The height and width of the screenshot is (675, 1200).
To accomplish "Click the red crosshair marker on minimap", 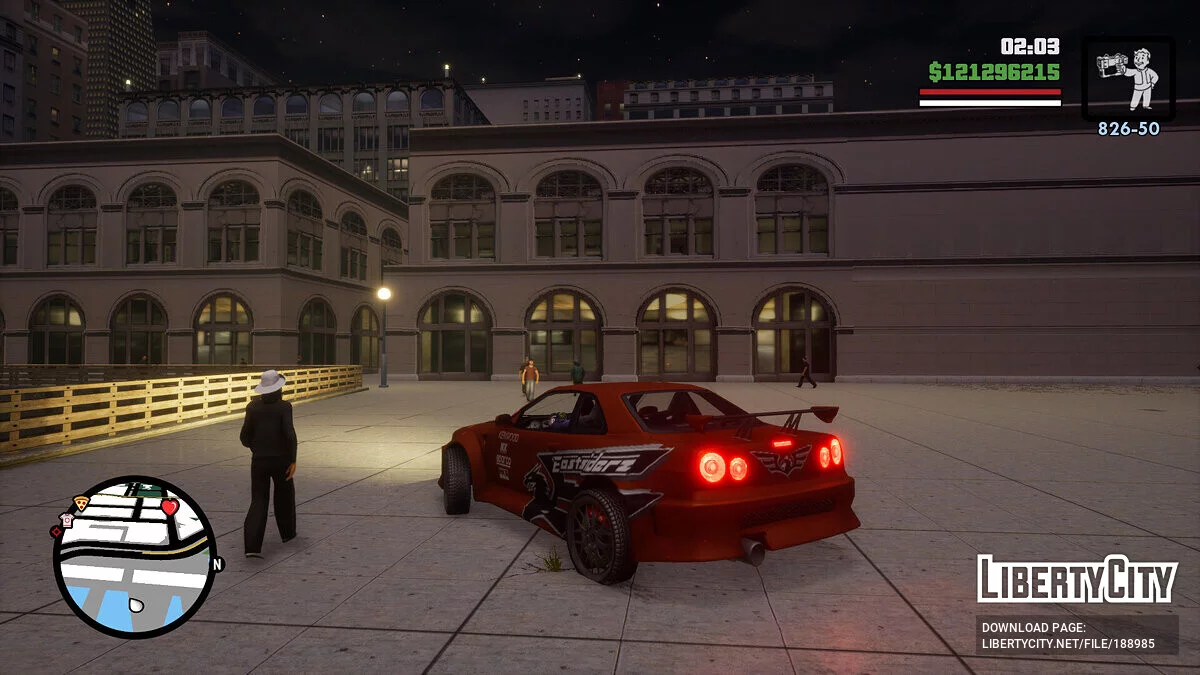I will pyautogui.click(x=56, y=532).
